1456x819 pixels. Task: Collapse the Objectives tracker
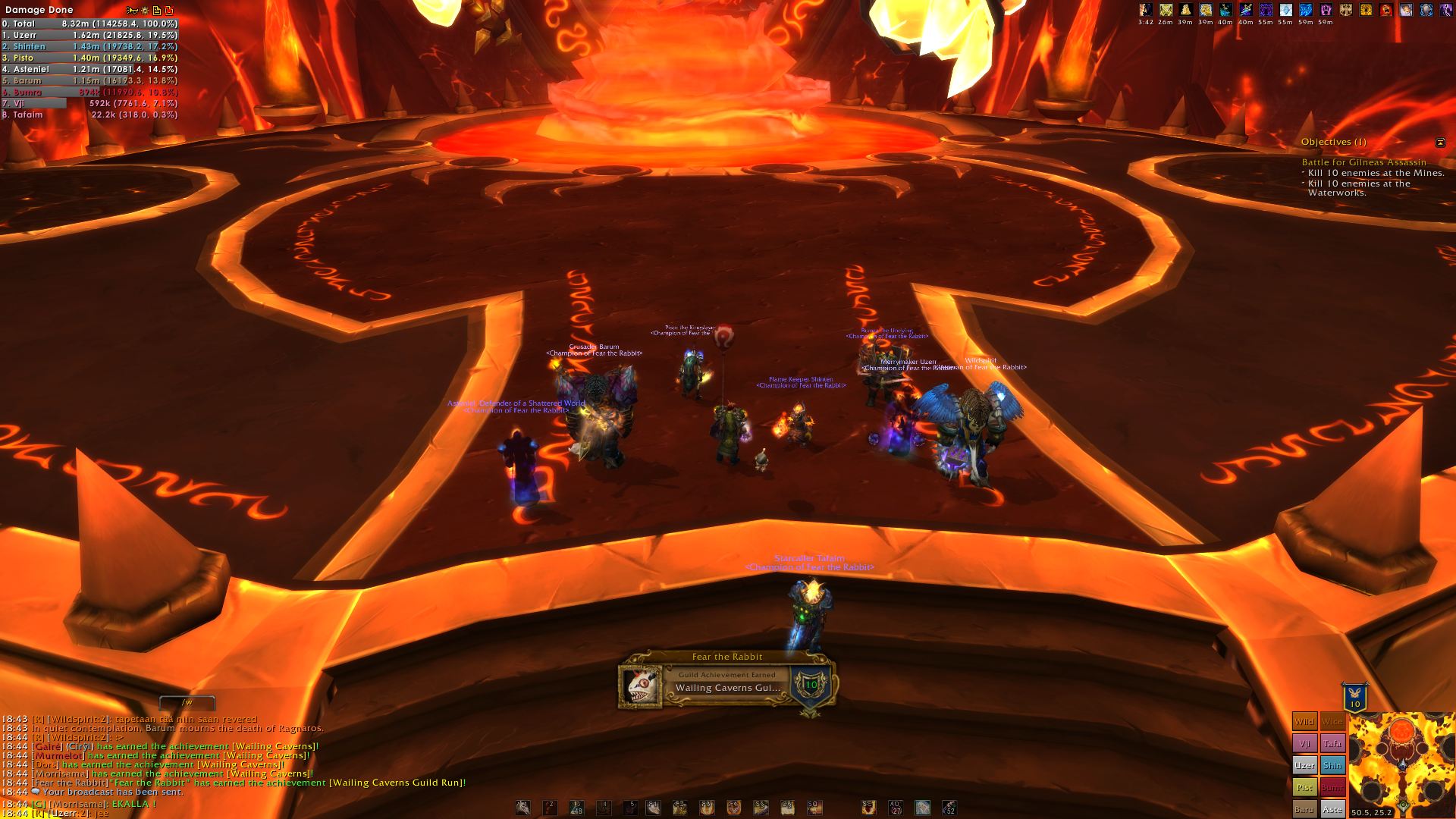pyautogui.click(x=1440, y=143)
